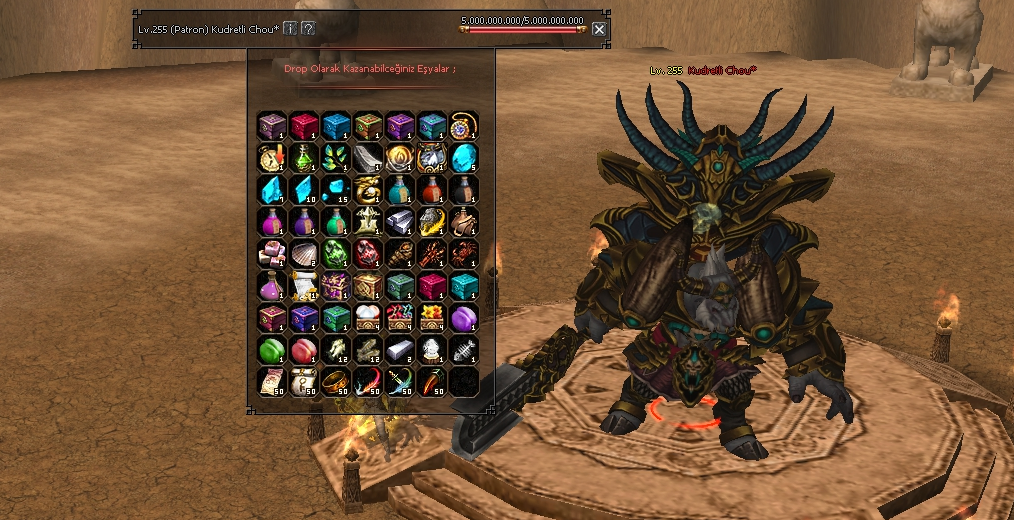
Task: Choose the green leafy branch item
Action: tap(336, 157)
